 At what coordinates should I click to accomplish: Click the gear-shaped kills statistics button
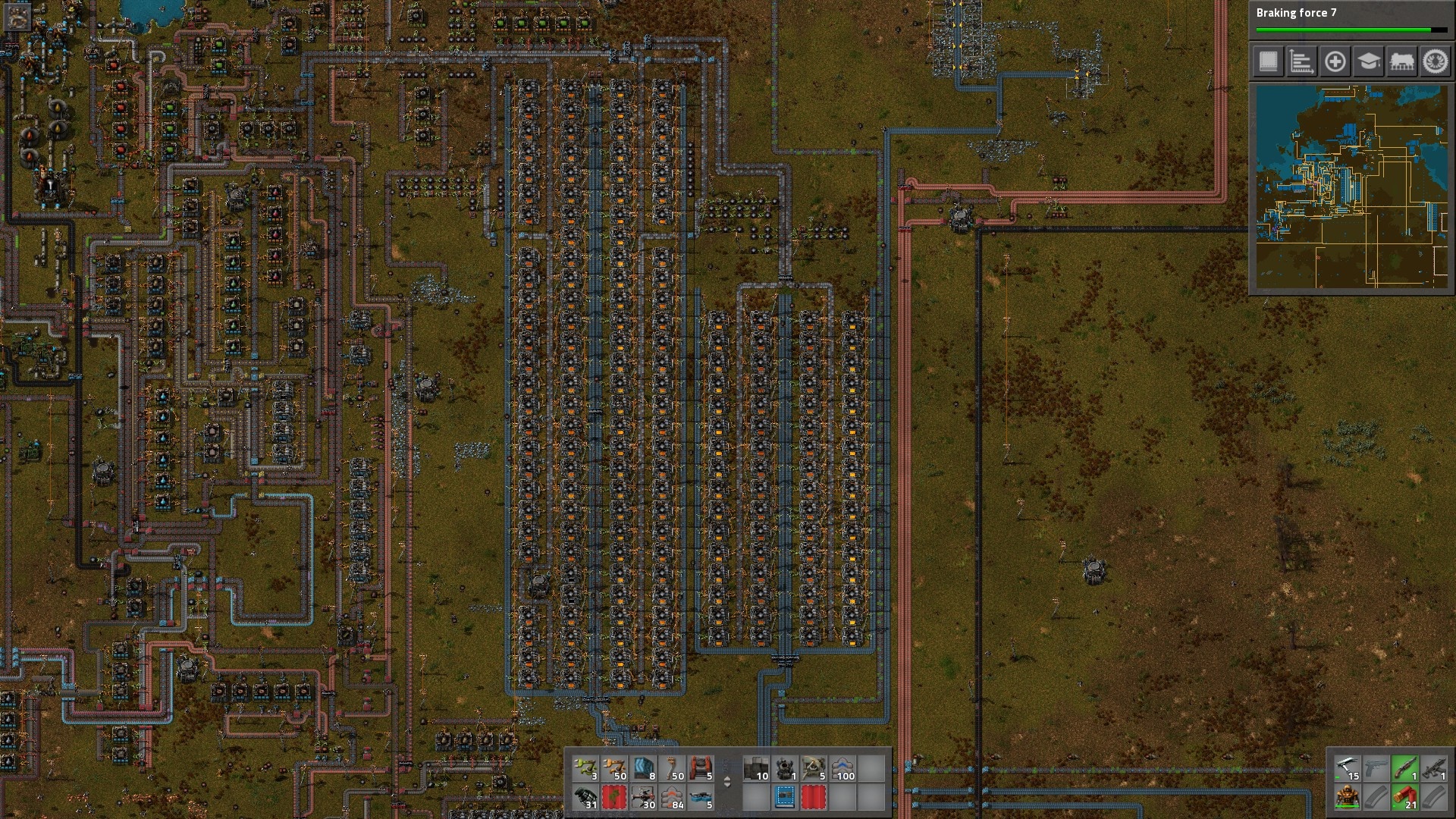tap(1435, 61)
